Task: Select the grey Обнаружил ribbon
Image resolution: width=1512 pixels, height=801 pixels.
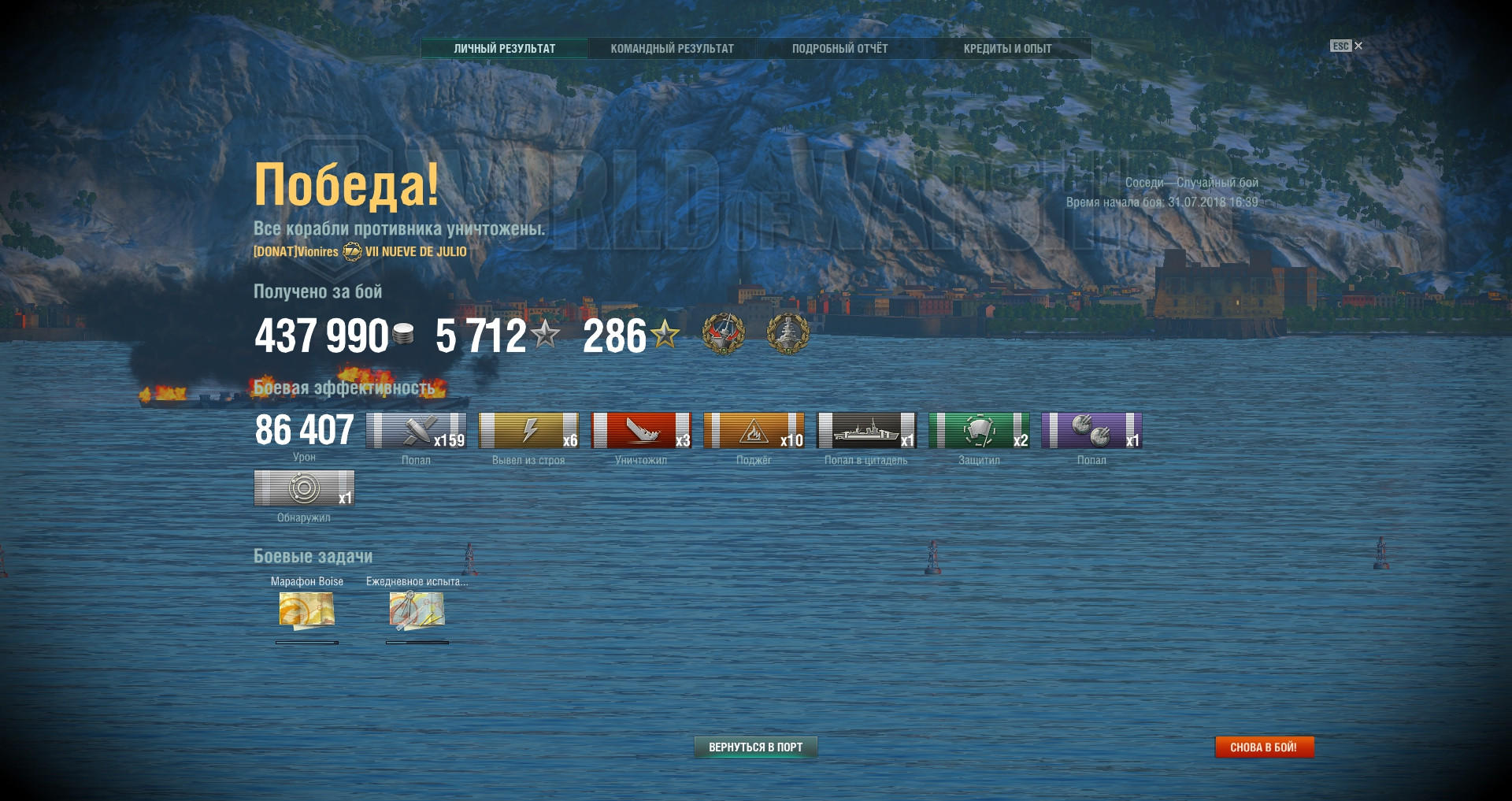Action: [304, 488]
